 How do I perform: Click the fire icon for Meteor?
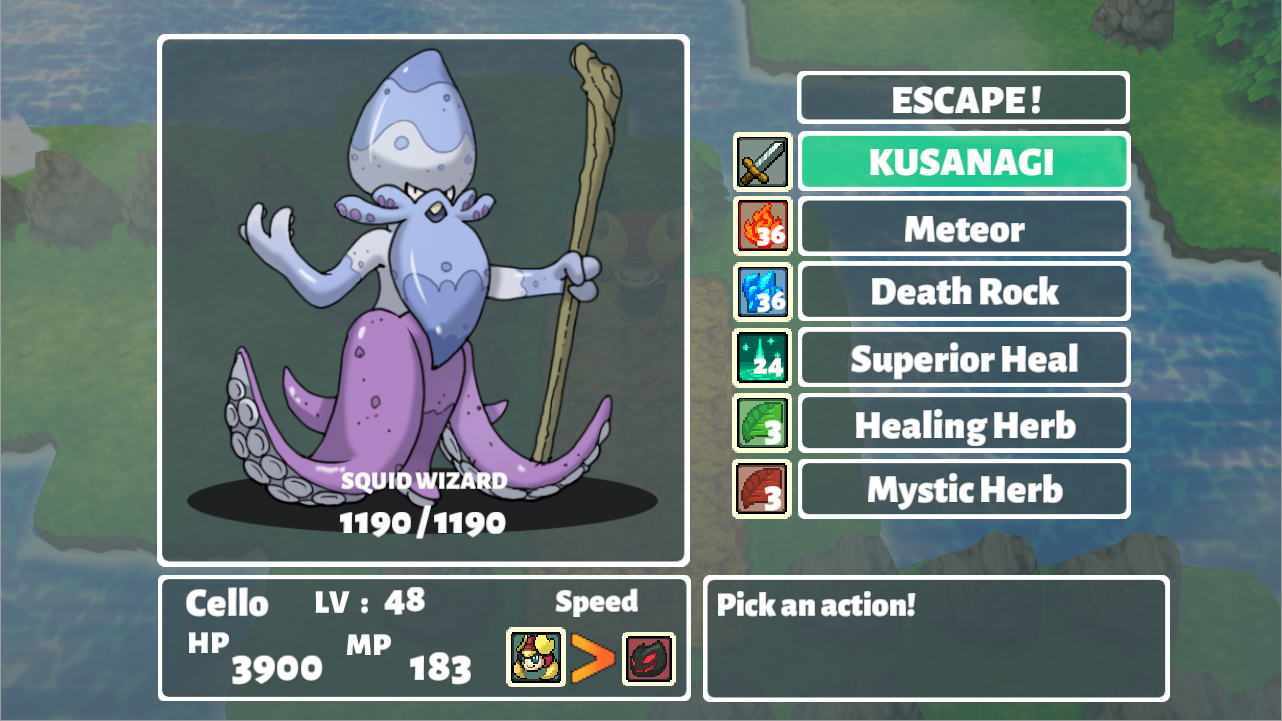pos(762,226)
